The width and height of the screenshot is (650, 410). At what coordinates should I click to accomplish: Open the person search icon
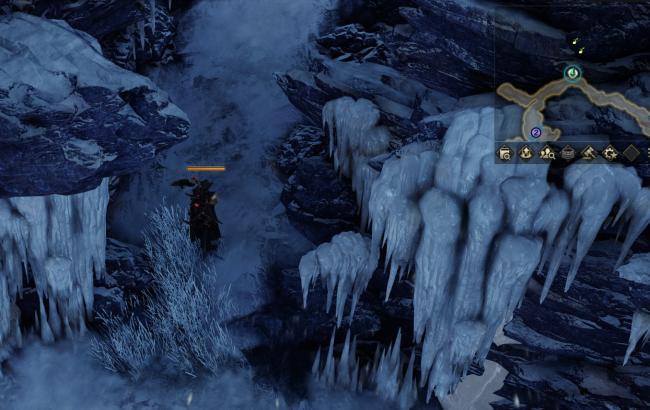click(x=547, y=153)
